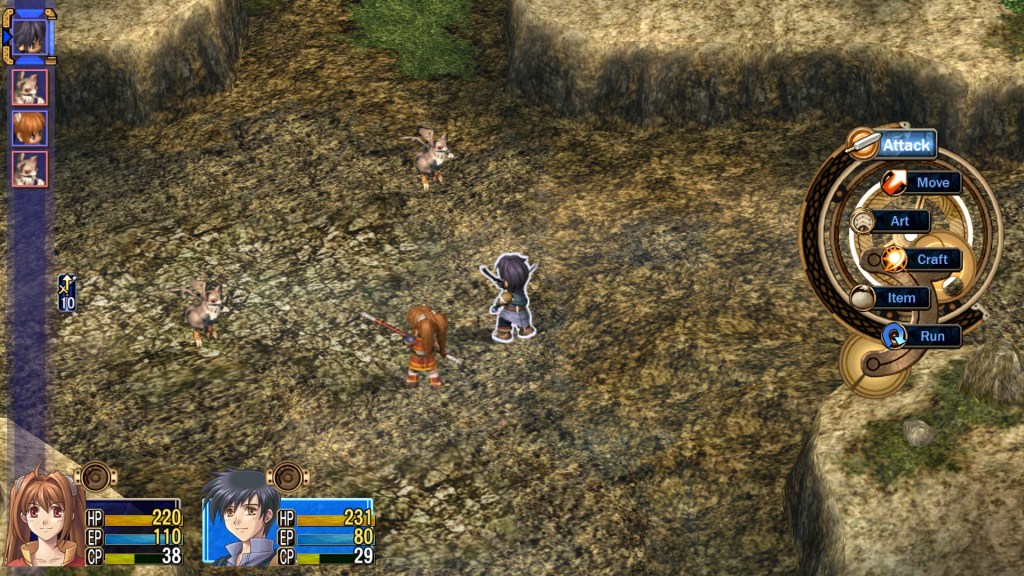
Task: Choose Run to flee the battle
Action: (931, 336)
